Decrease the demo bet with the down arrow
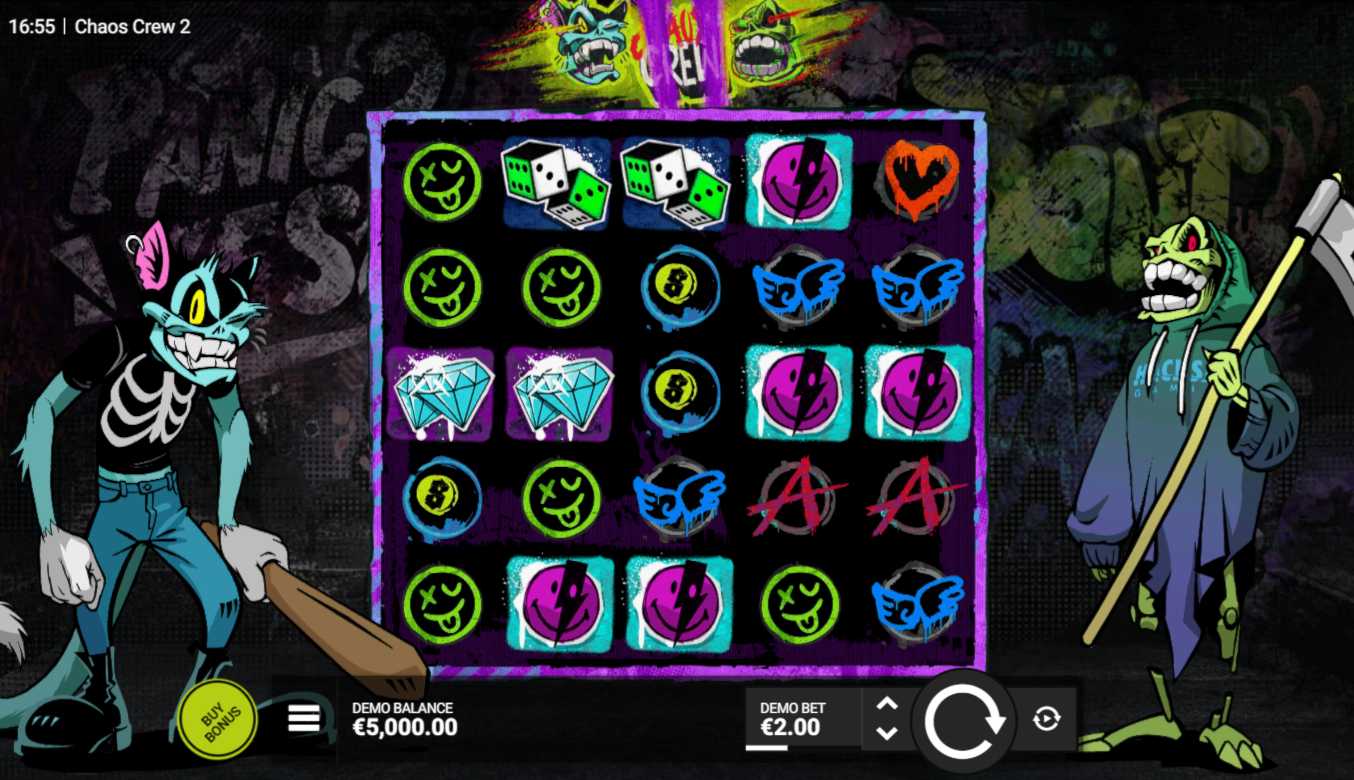Image resolution: width=1354 pixels, height=780 pixels. [887, 733]
